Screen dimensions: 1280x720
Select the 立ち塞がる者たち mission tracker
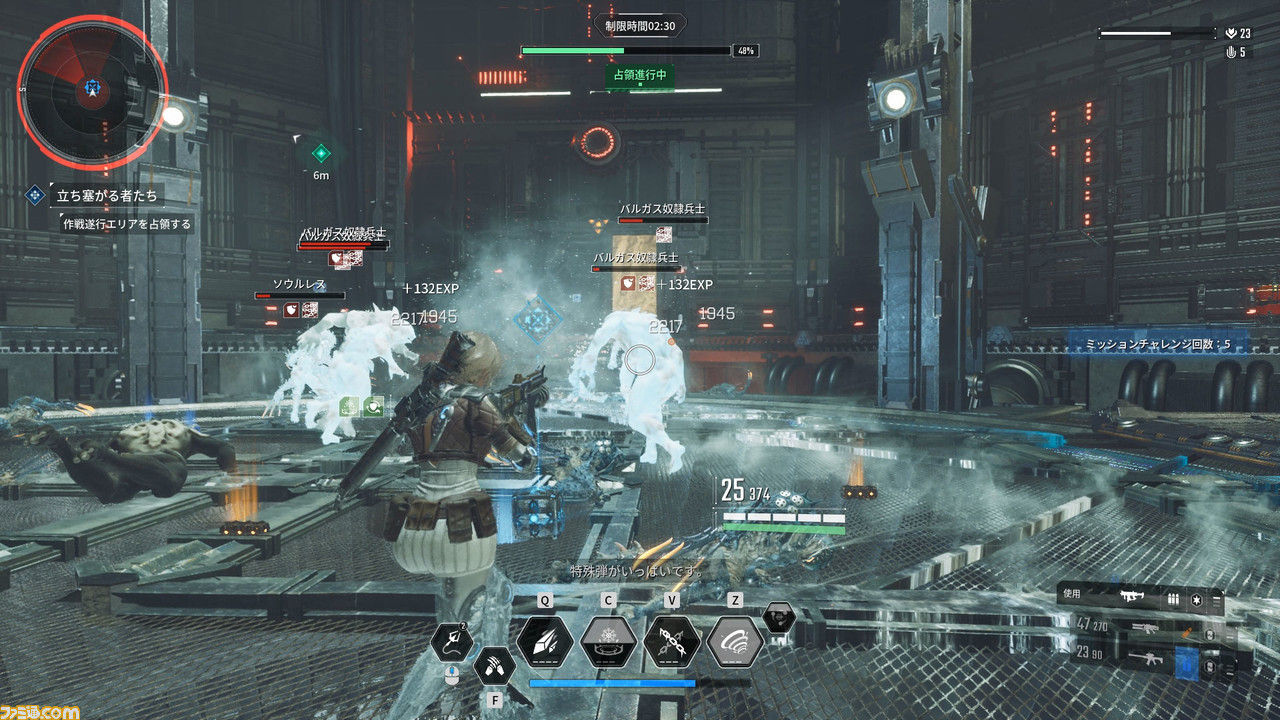(x=104, y=195)
